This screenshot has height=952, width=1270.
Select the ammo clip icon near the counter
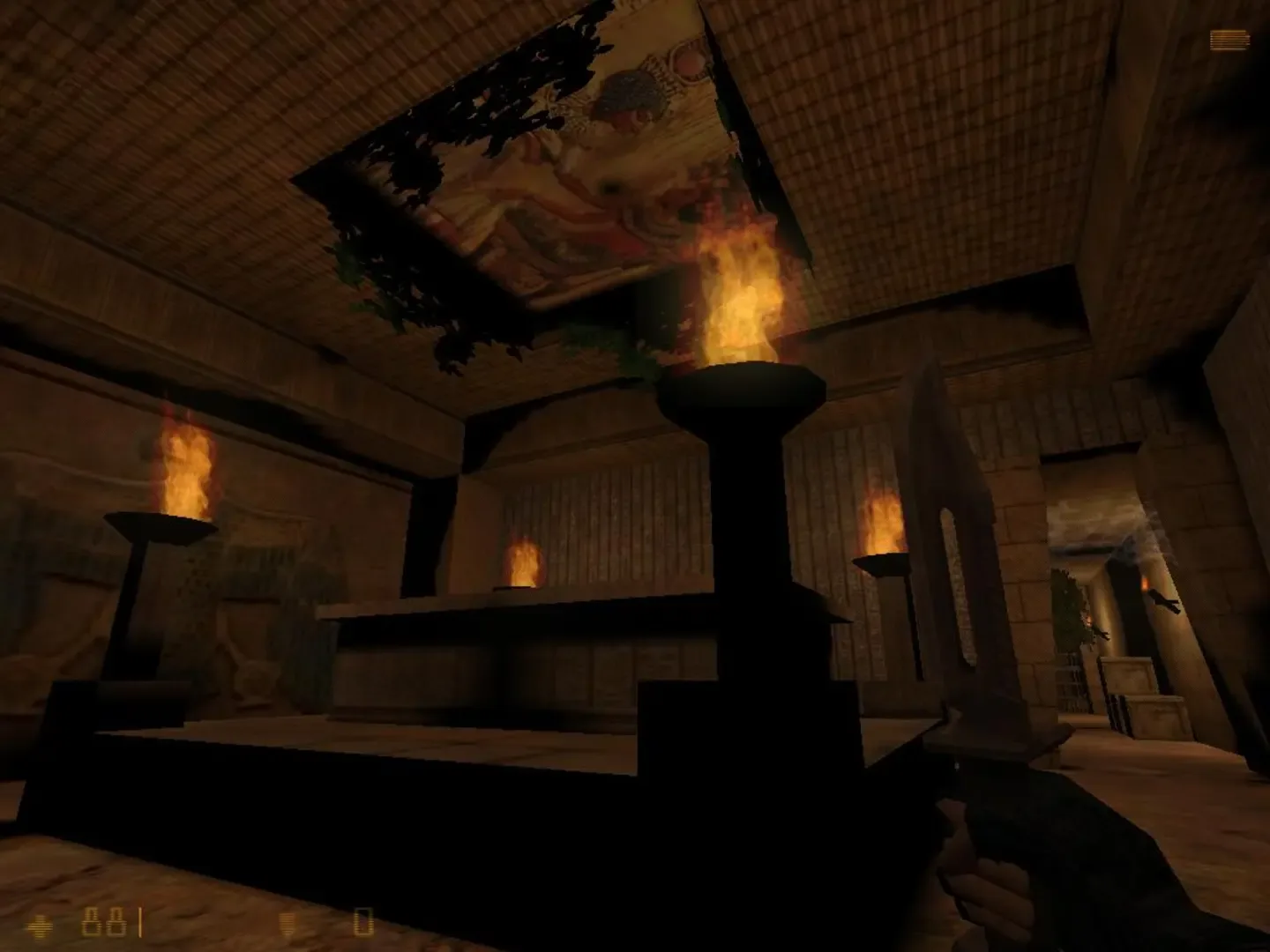[x=285, y=924]
